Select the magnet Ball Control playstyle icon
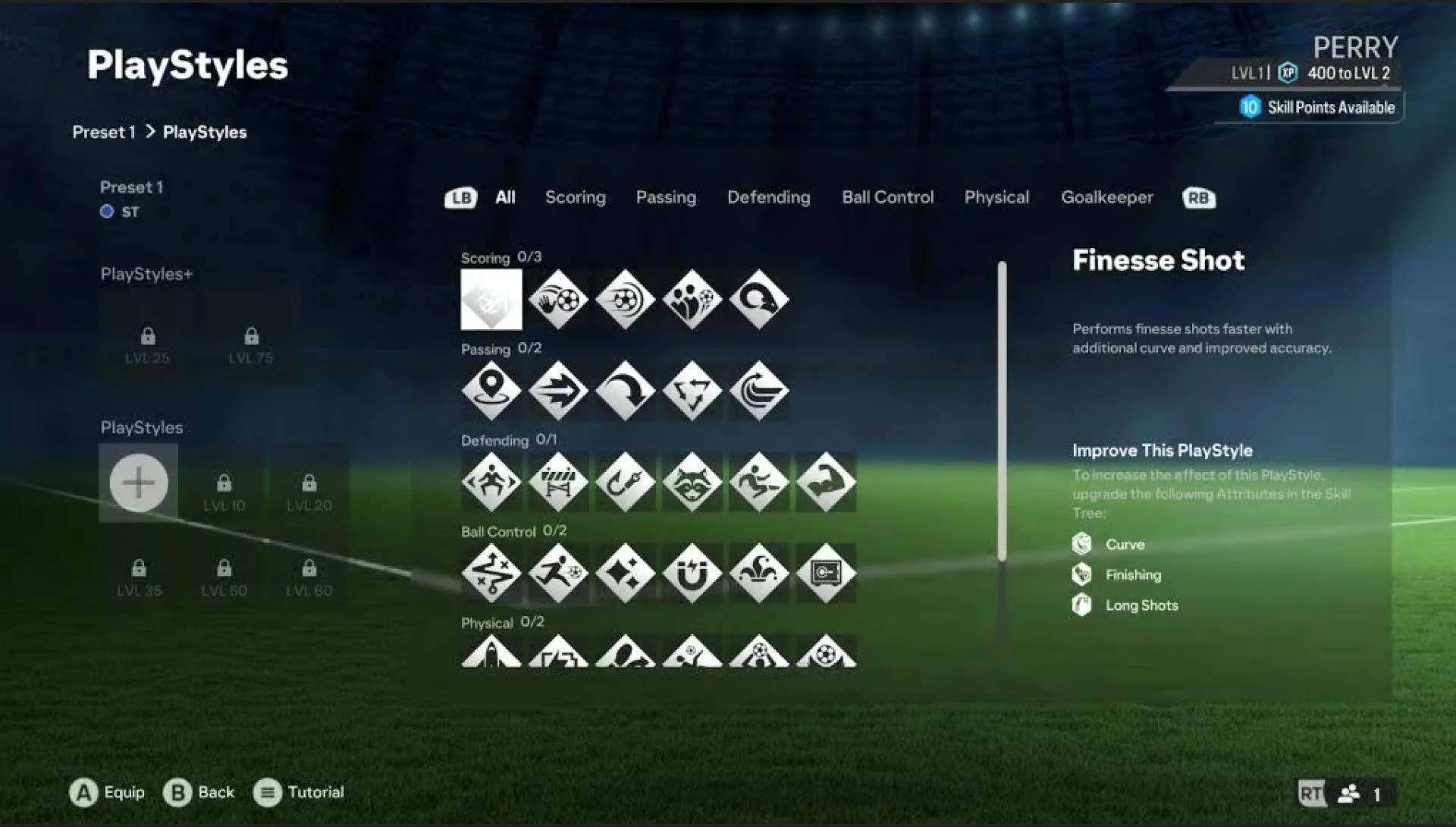 coord(691,574)
